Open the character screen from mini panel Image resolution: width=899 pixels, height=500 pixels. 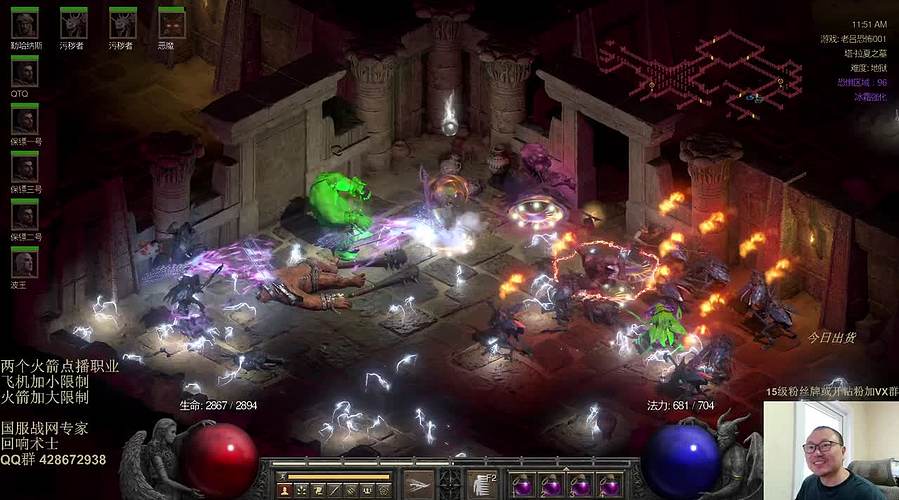tap(285, 490)
